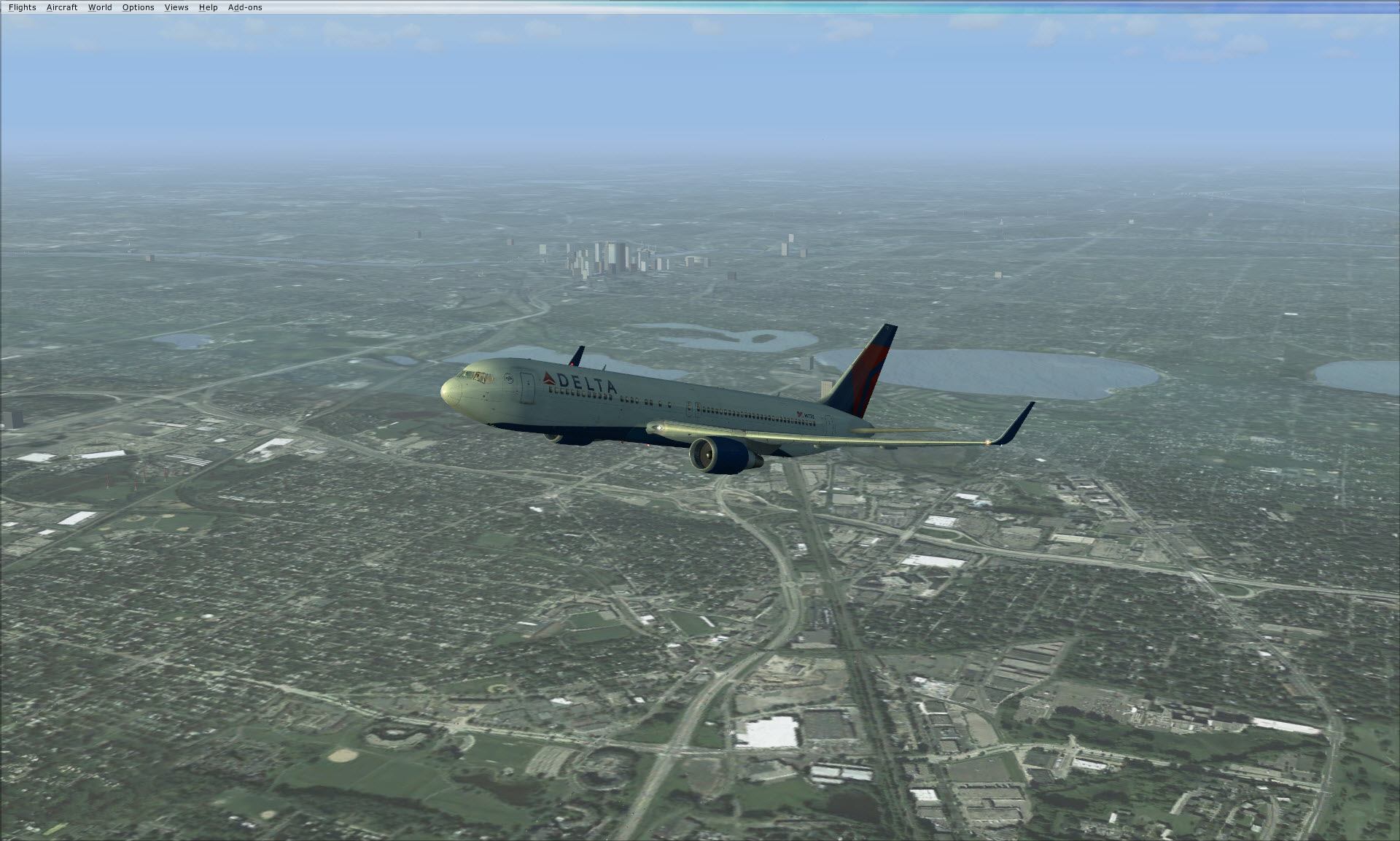Open the Flights menu
This screenshot has height=841, width=1400.
point(22,7)
